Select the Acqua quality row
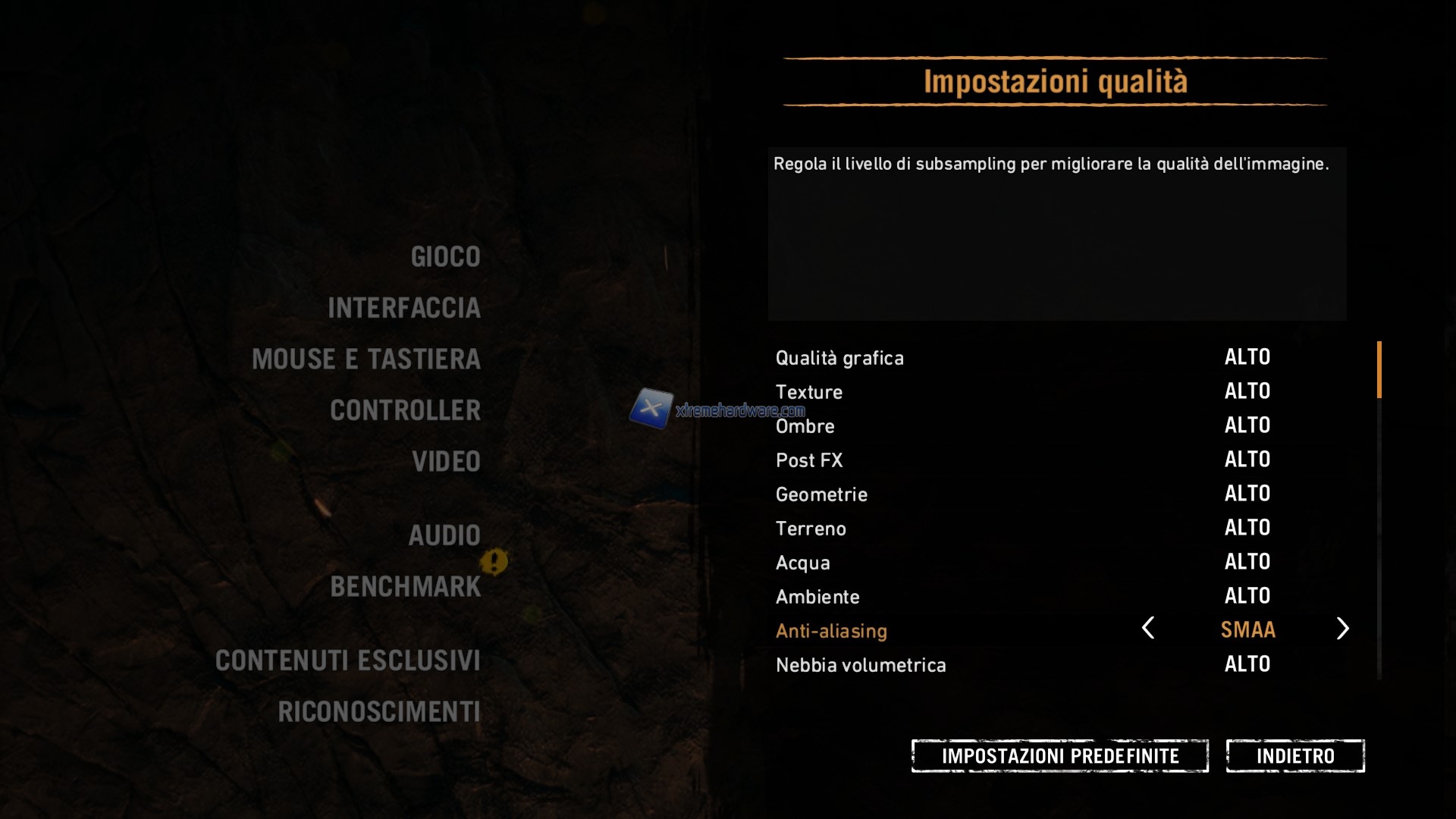1456x819 pixels. pos(803,563)
